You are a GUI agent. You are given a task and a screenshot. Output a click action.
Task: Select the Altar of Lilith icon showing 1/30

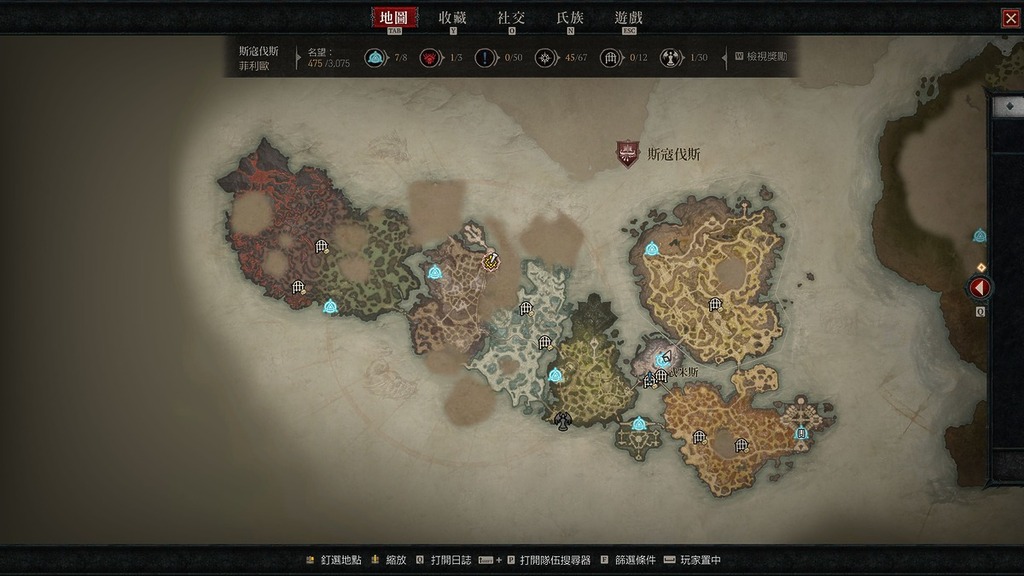tap(671, 57)
